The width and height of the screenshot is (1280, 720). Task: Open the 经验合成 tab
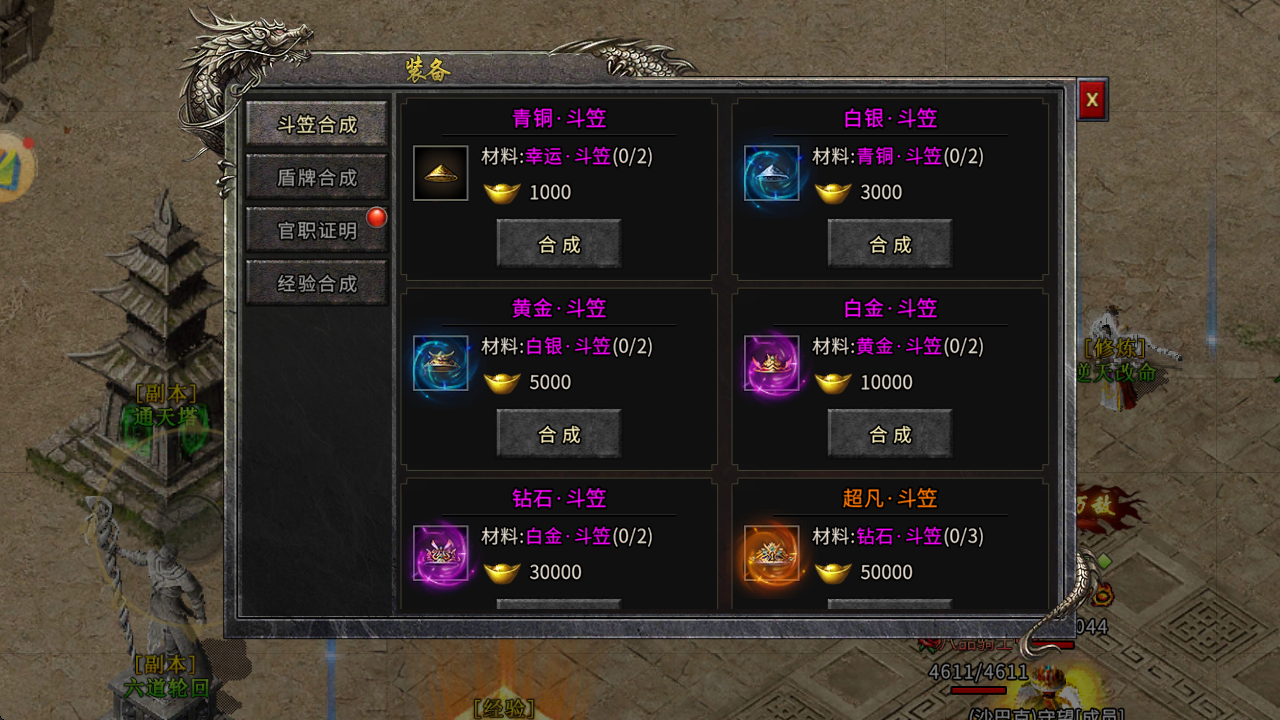(x=316, y=283)
